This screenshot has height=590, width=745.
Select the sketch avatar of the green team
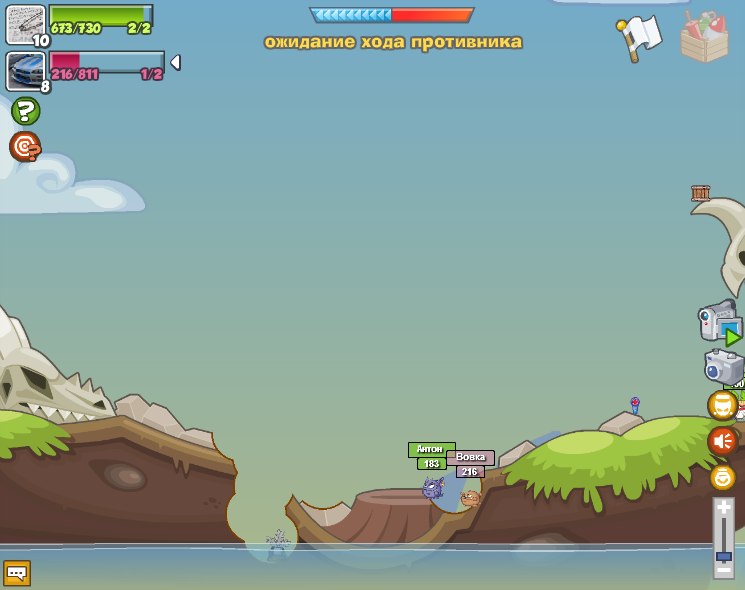tap(25, 24)
